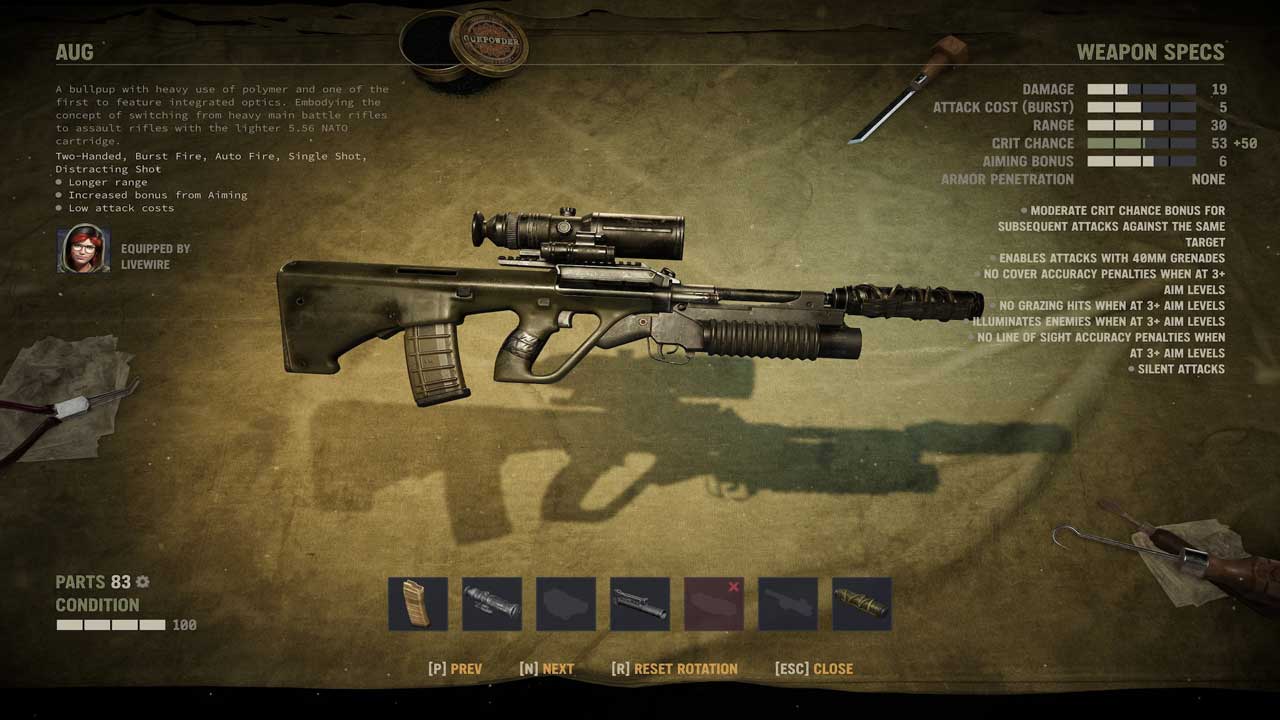Click Livewire's portrait
Viewport: 1280px width, 720px height.
(83, 249)
